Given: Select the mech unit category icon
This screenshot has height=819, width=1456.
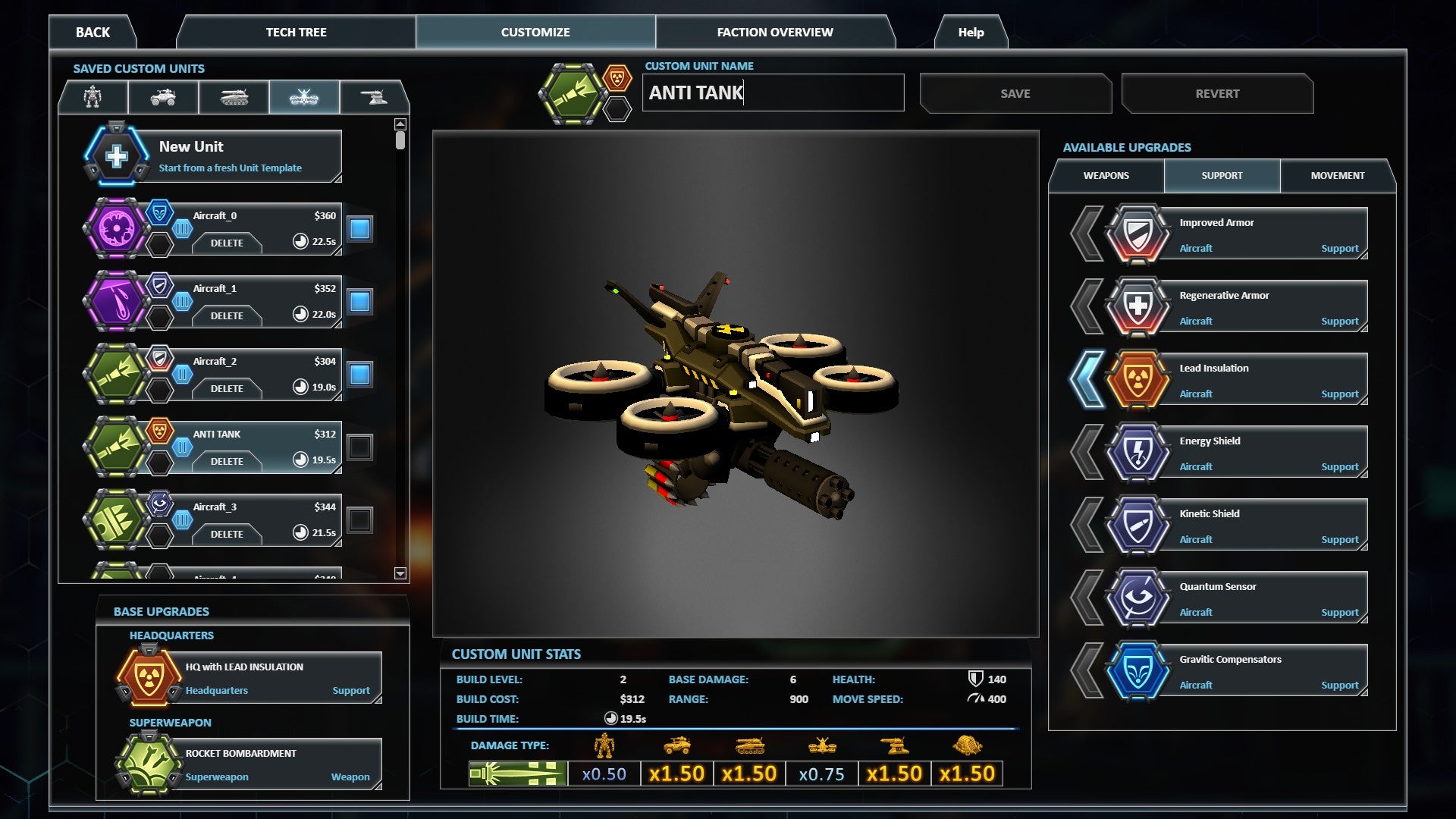Looking at the screenshot, I should coord(94,97).
